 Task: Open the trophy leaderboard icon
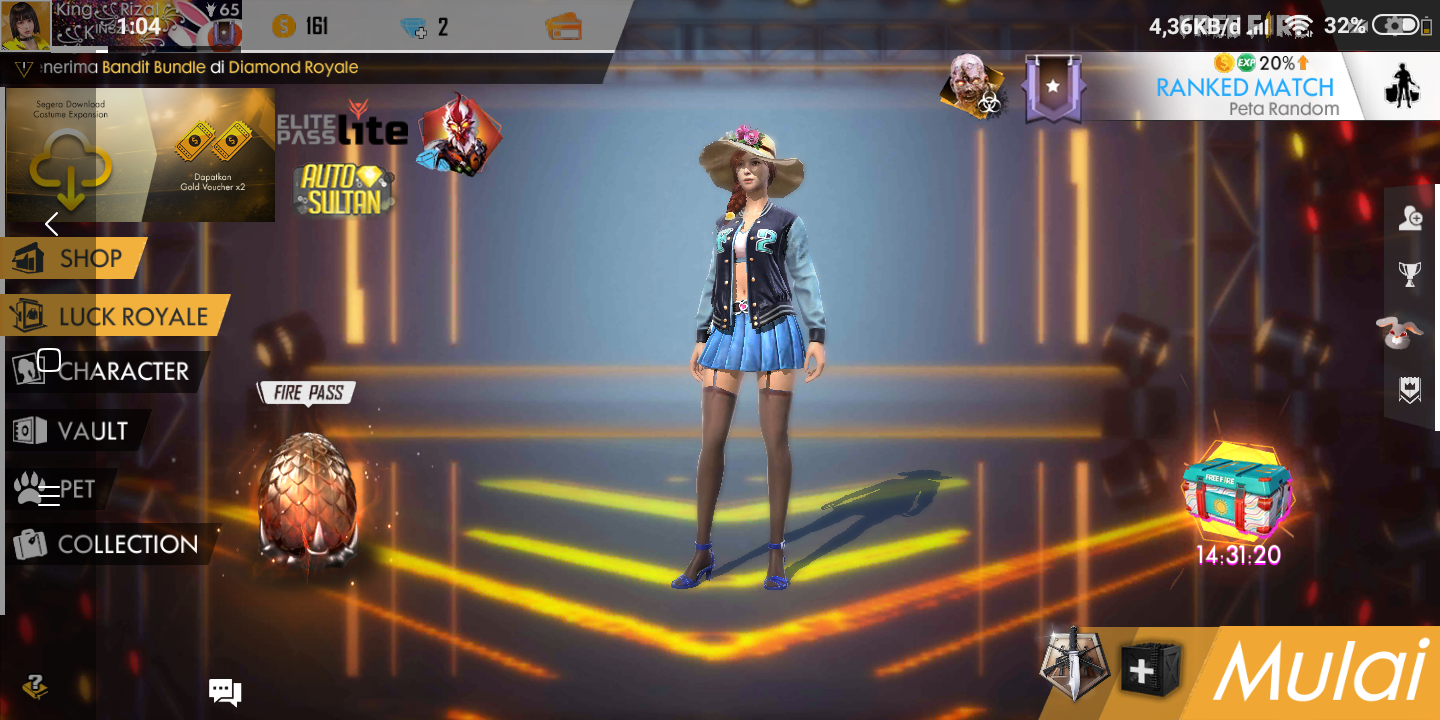[1410, 275]
